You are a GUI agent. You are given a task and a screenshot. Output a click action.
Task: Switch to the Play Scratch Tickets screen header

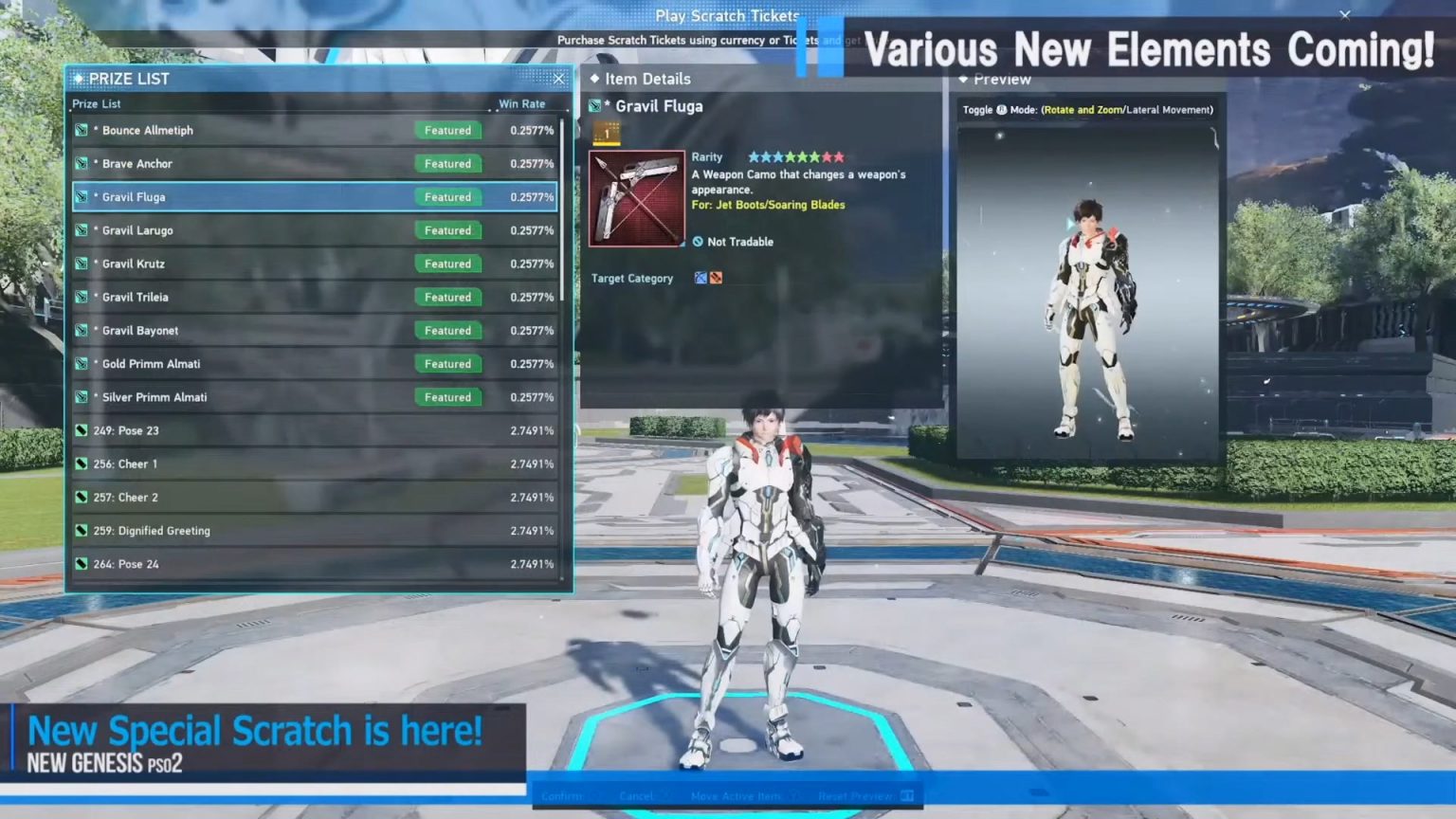[726, 15]
